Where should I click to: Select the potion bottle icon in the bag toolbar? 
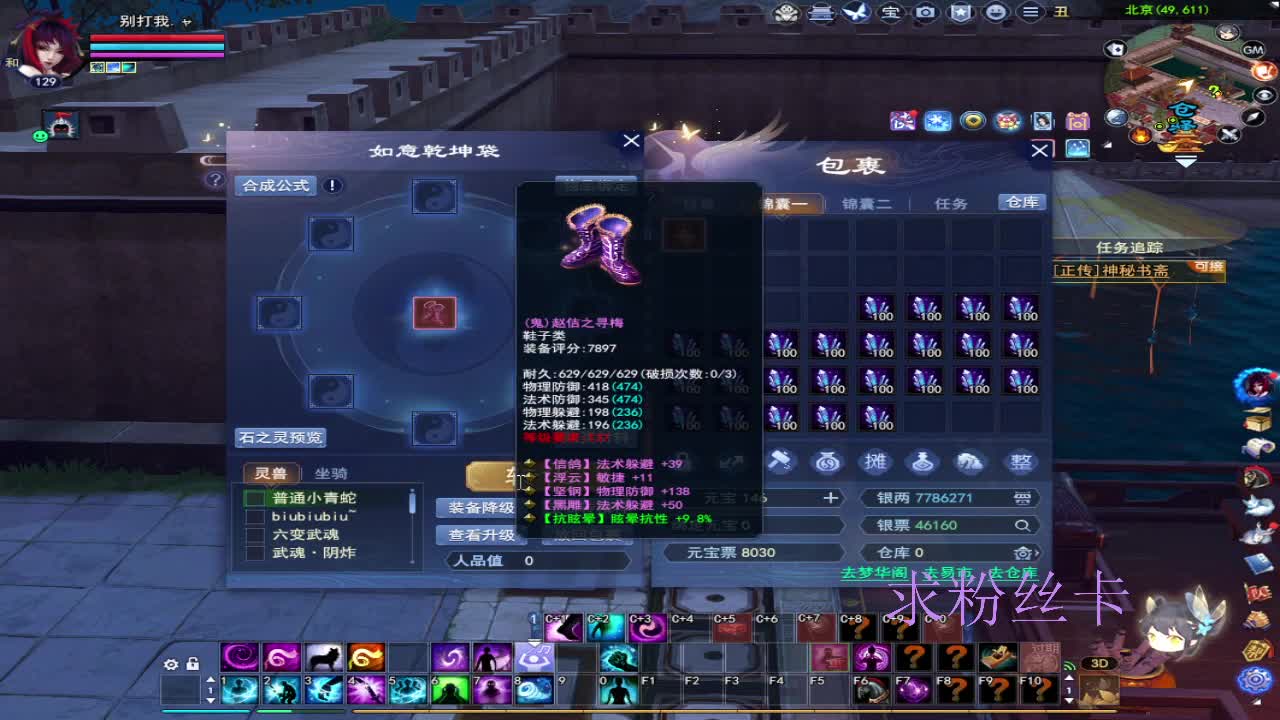924,460
